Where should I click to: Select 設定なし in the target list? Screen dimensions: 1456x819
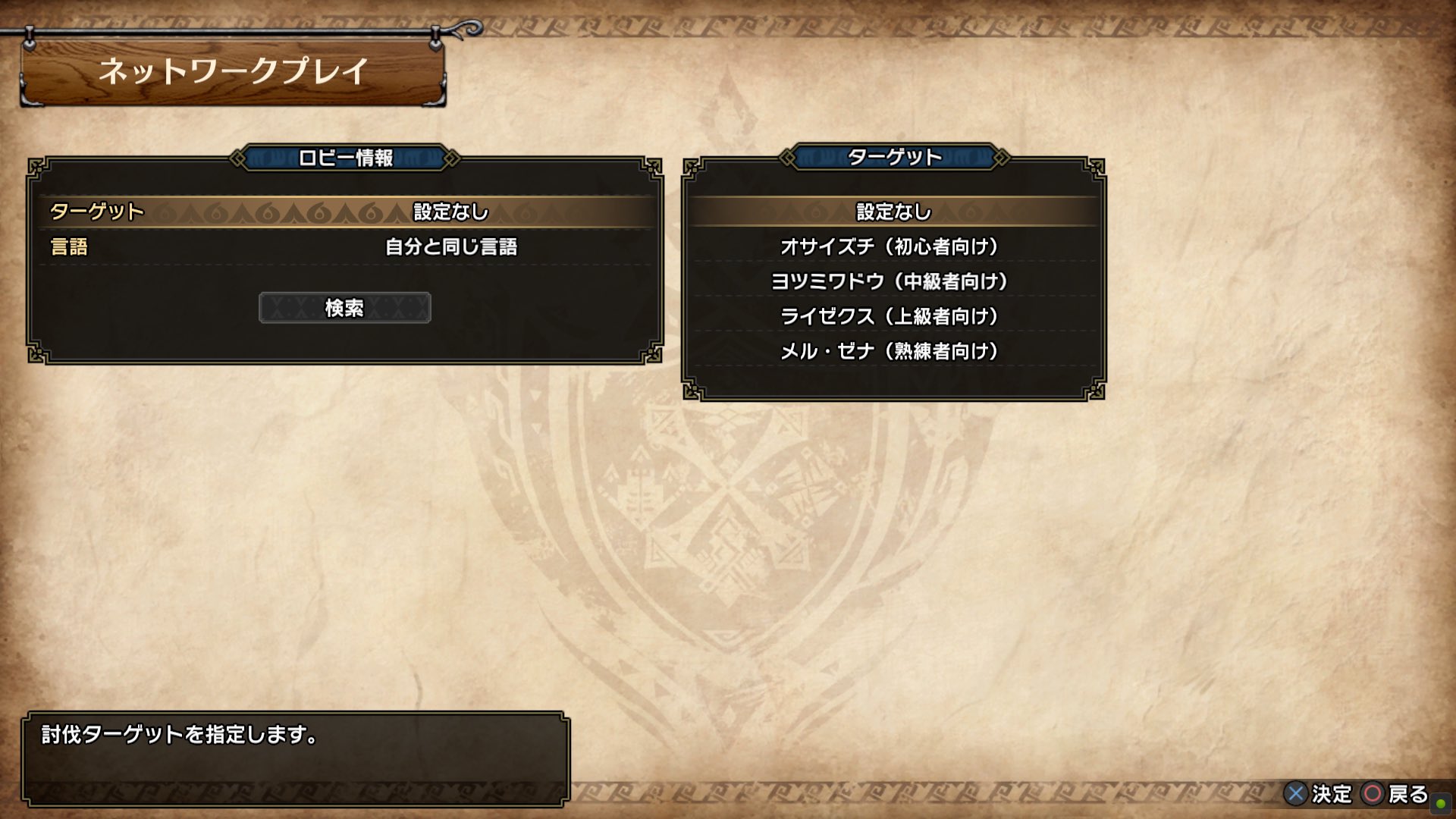tap(891, 212)
